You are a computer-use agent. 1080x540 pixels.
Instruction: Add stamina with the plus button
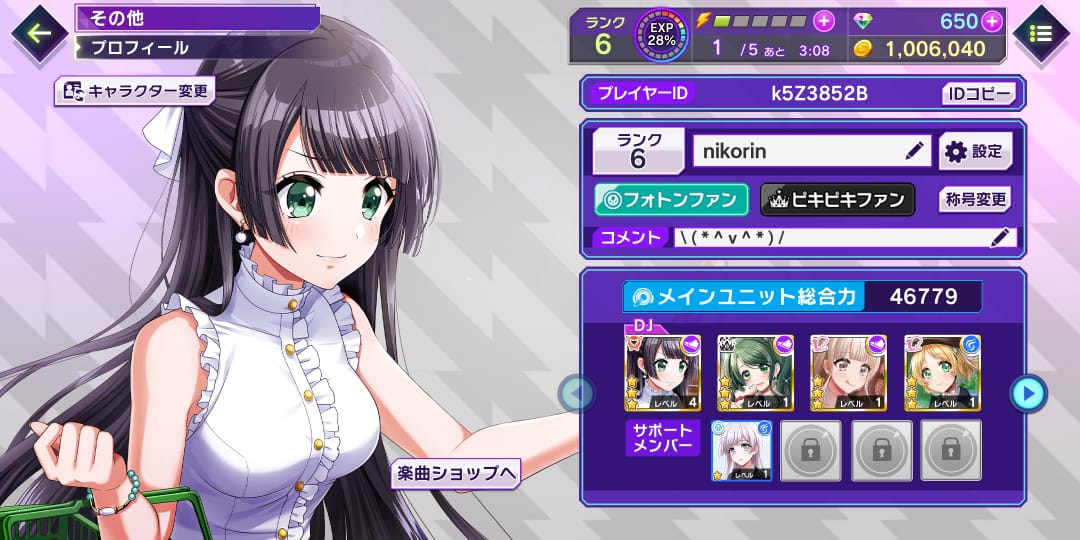(x=823, y=21)
